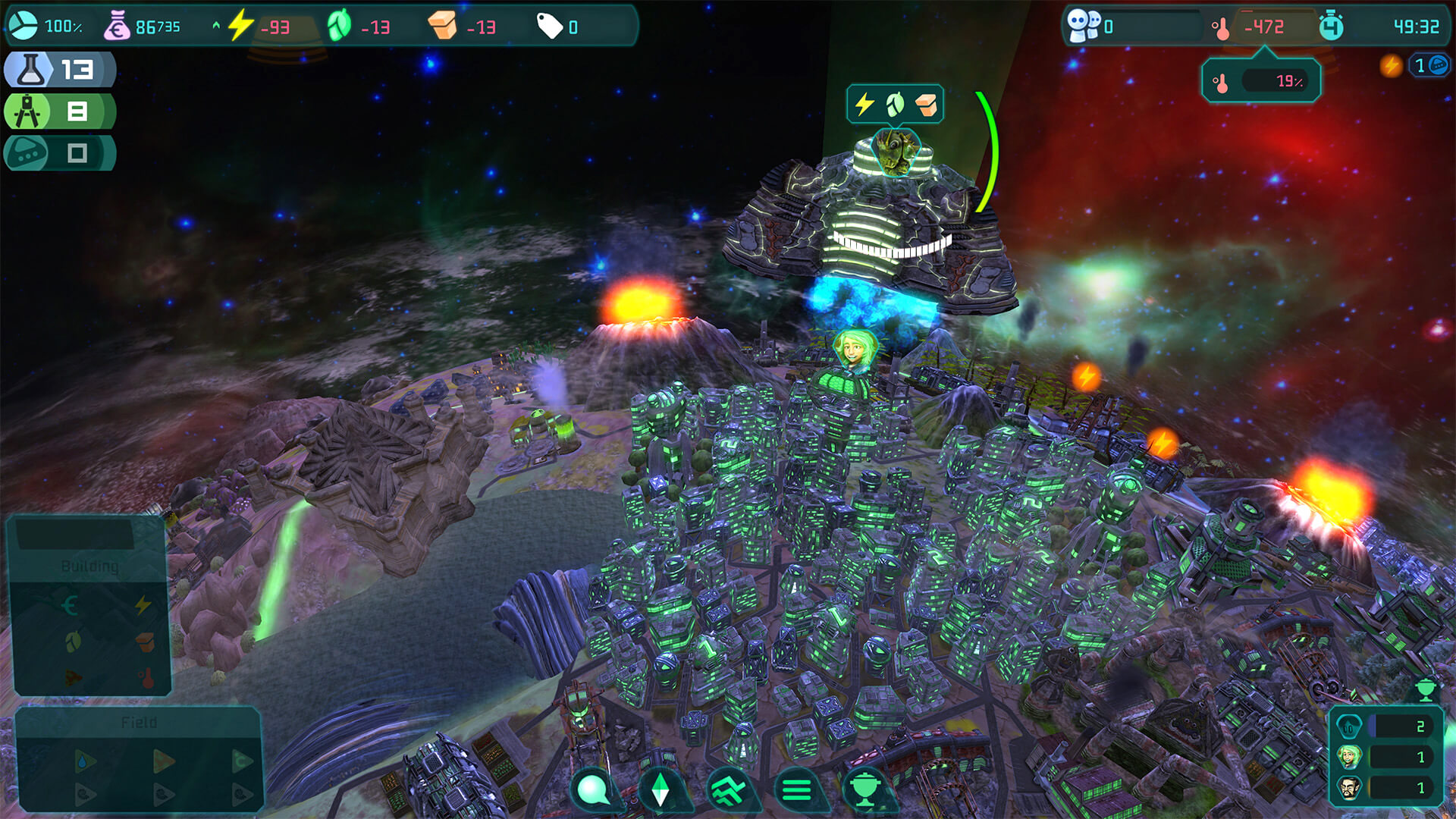Click the white price tag icon
Screen dimensions: 1456x819
coord(548,27)
